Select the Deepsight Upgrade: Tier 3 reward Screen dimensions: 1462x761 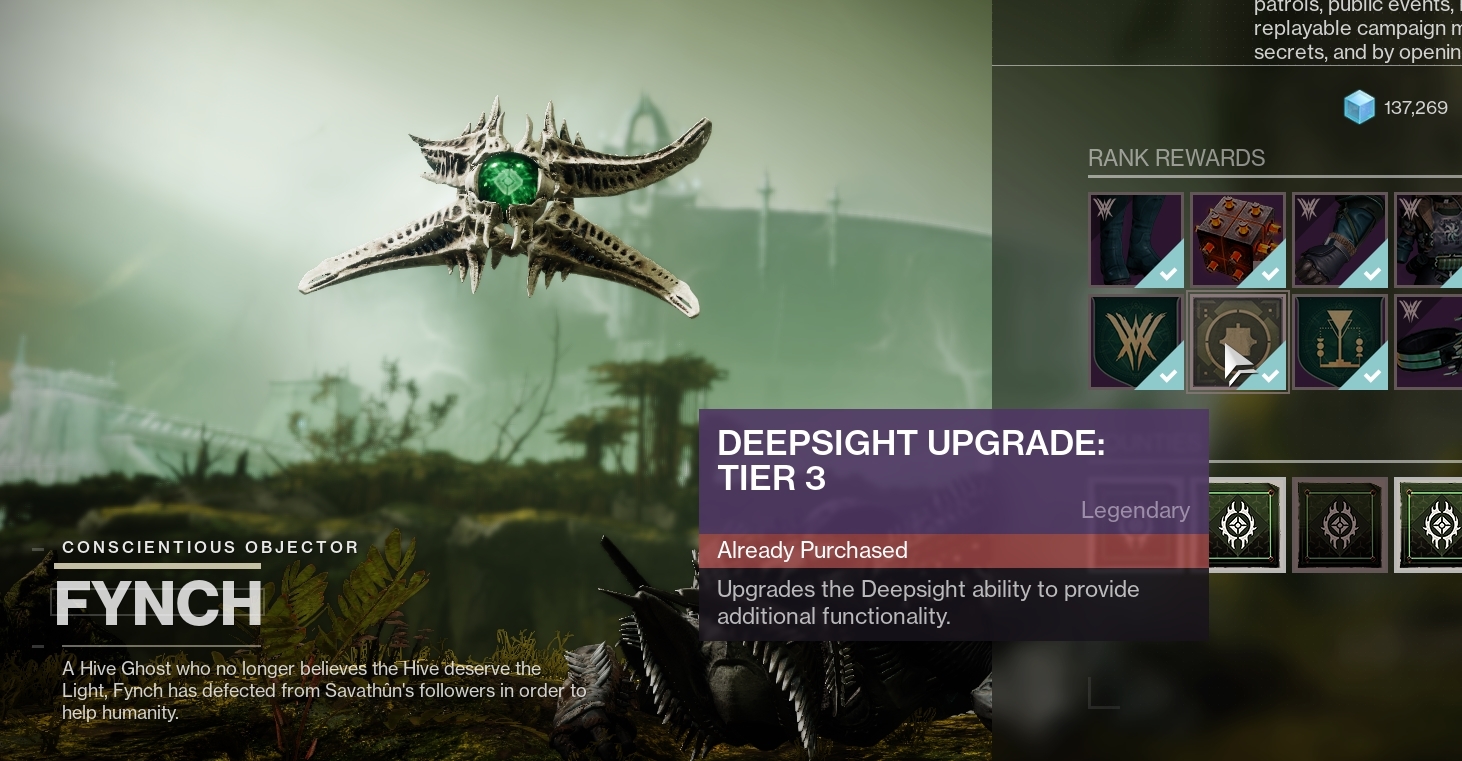pyautogui.click(x=1238, y=341)
